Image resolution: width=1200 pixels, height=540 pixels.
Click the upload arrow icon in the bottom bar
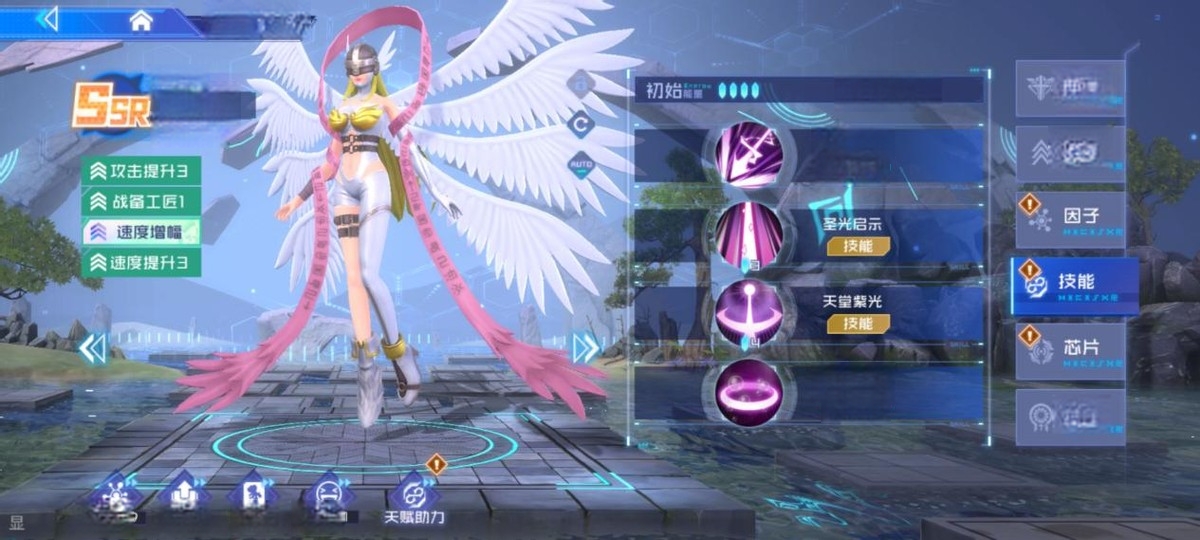coord(185,494)
